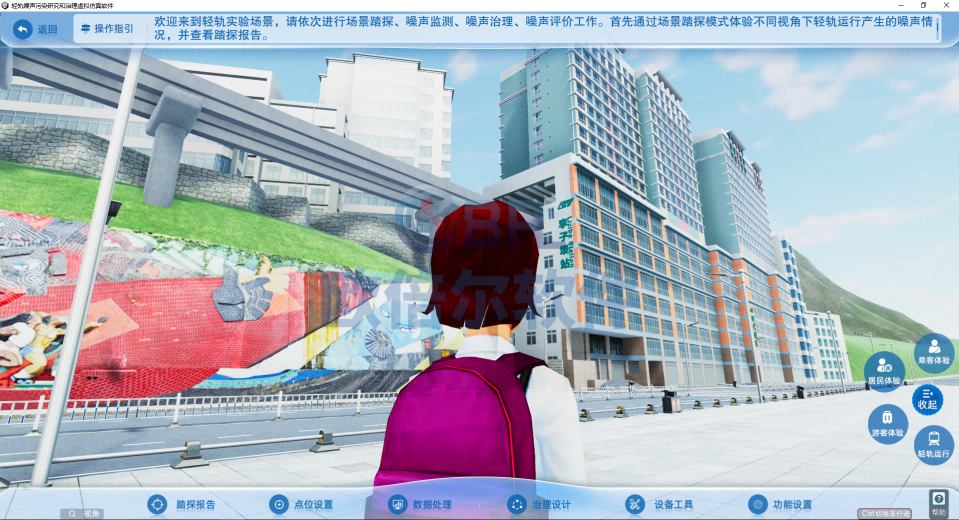
Task: Activate 轻轨运行 light rail operation
Action: 934,444
